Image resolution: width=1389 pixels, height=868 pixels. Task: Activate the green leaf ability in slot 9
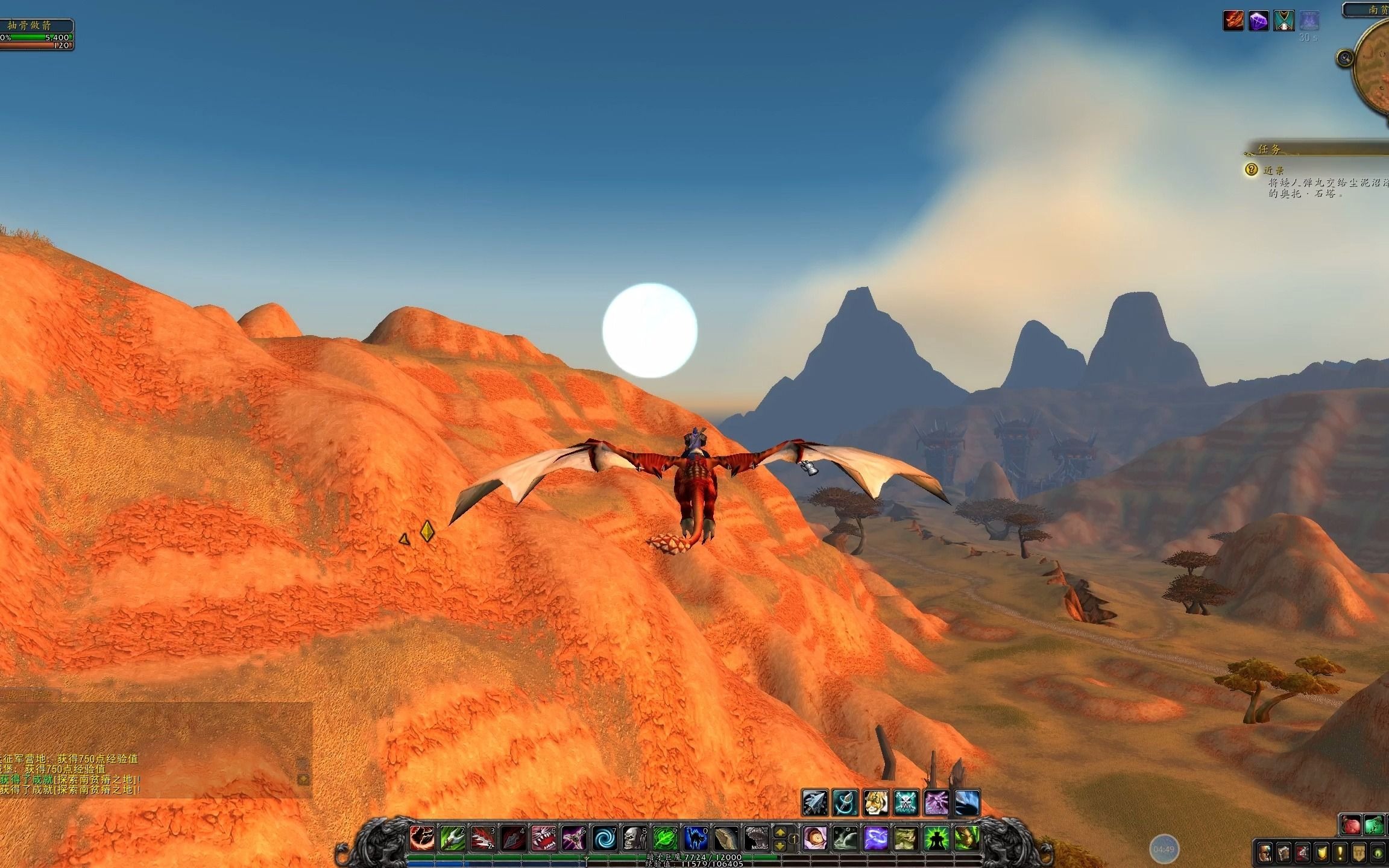click(x=664, y=838)
